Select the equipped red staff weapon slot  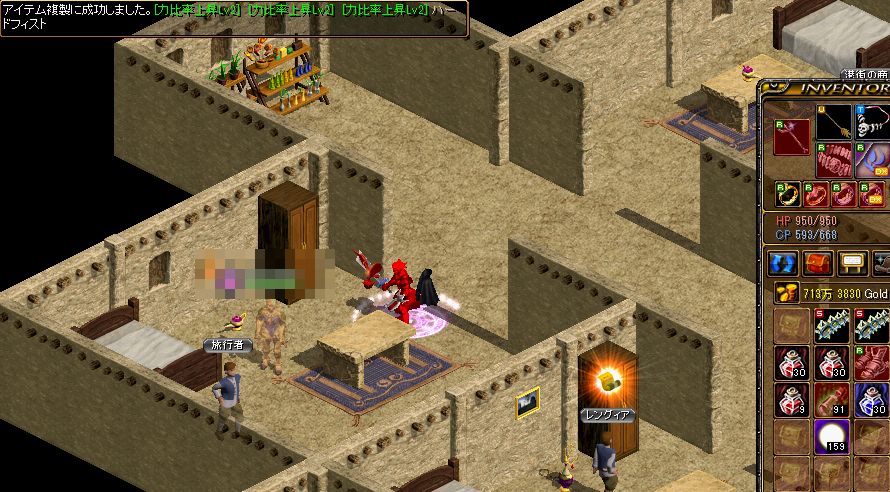click(792, 137)
